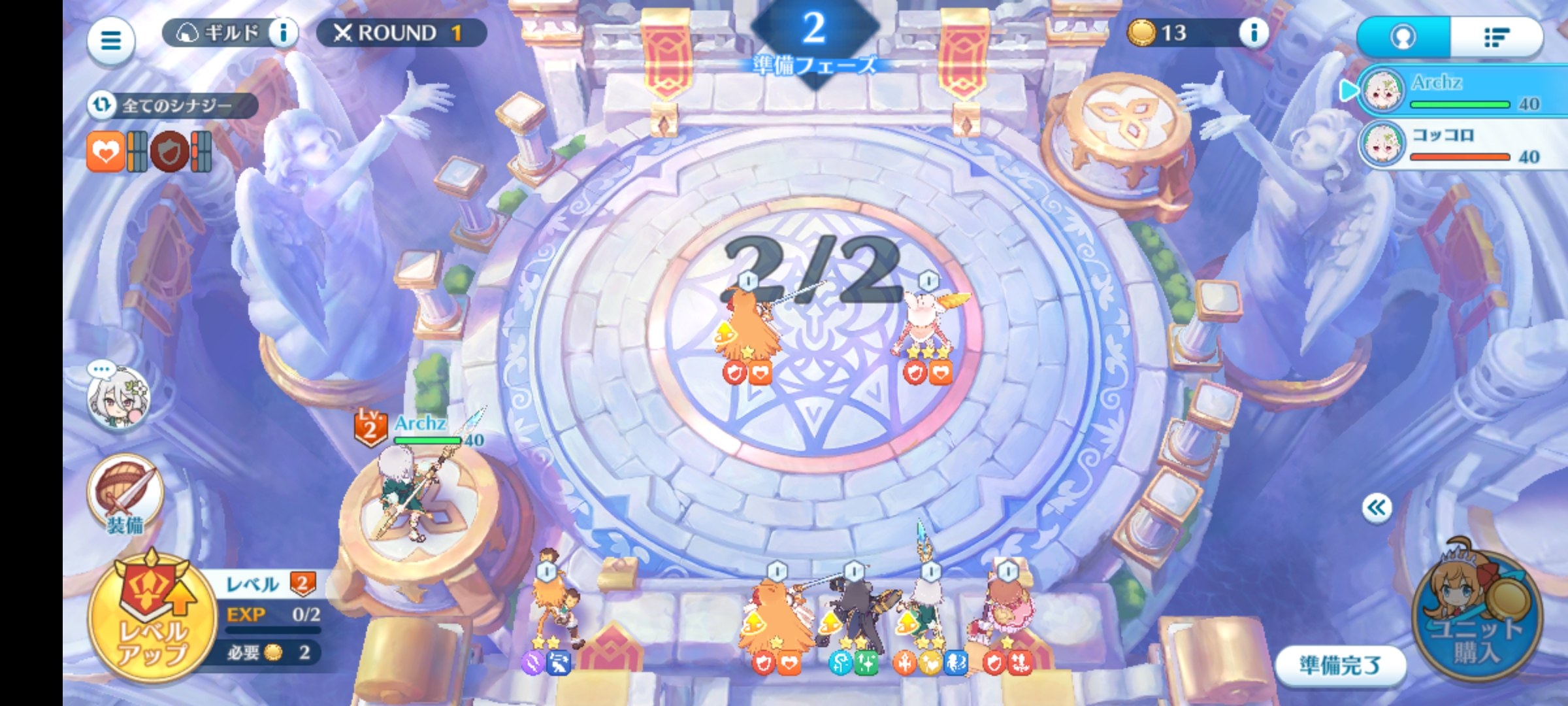Tap the orange heart synergy icon
The width and height of the screenshot is (1568, 706).
click(x=105, y=151)
